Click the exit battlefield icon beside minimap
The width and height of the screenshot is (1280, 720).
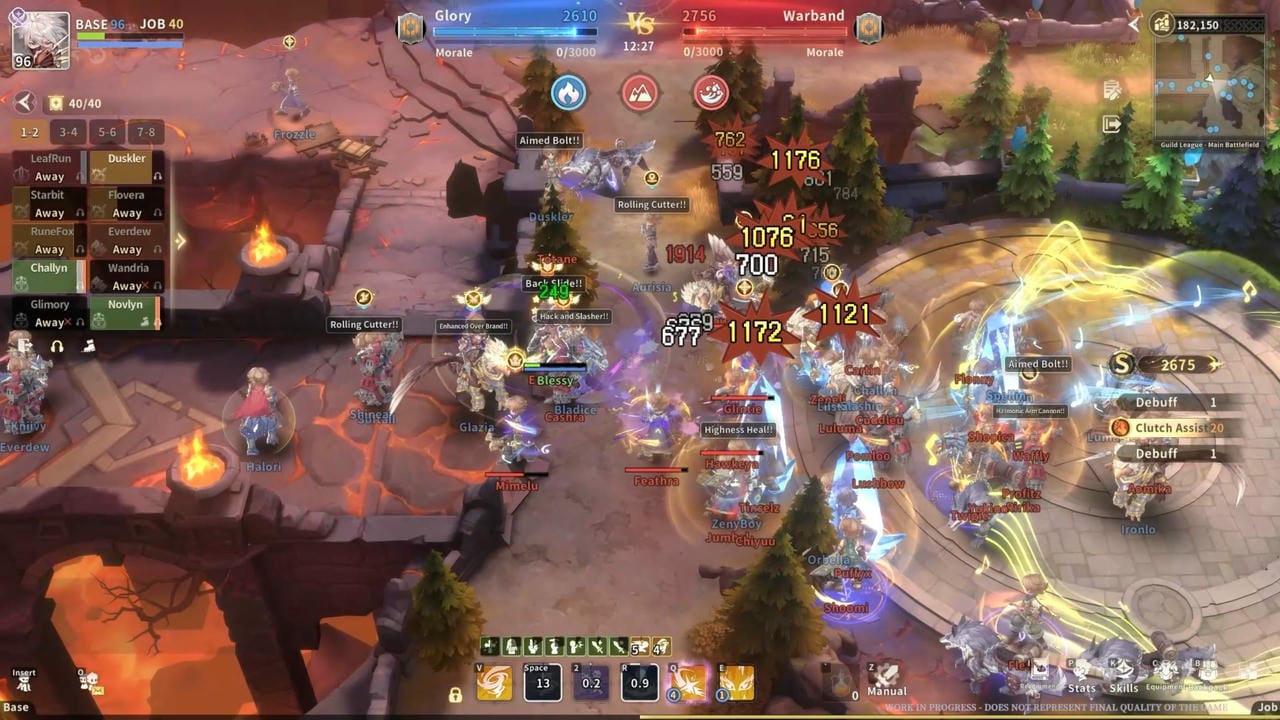pos(1111,124)
